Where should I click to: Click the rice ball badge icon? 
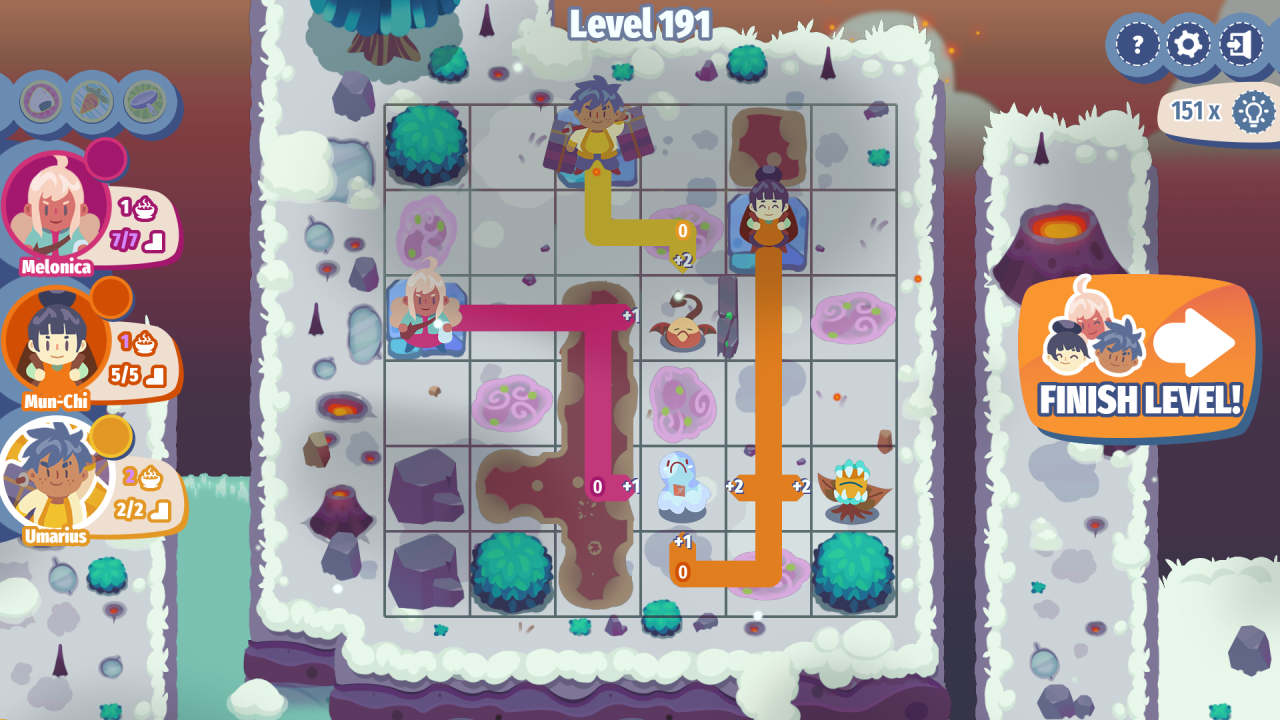[x=41, y=100]
